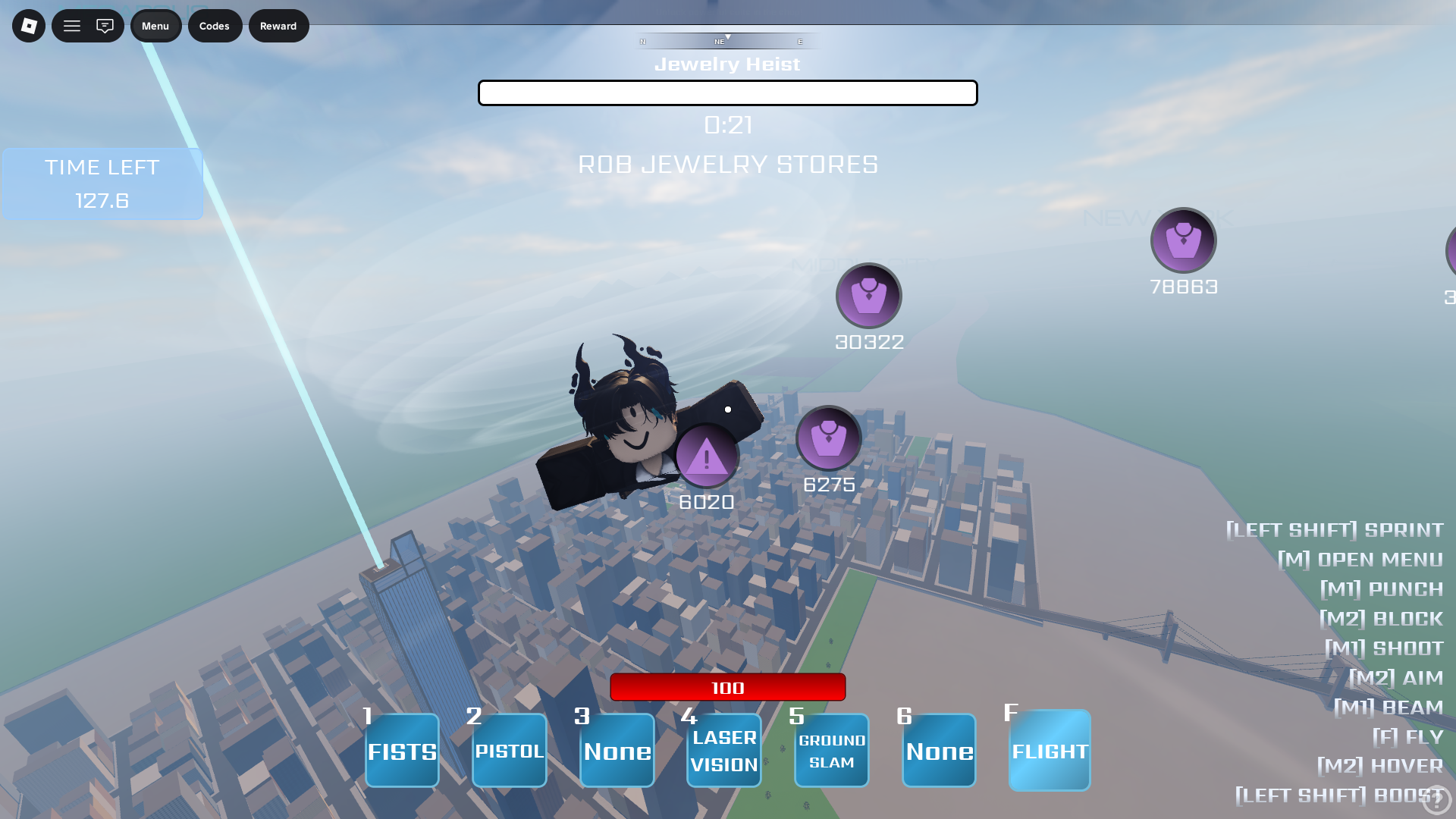Equip the FISTS in slot 1
The image size is (1456, 819).
[x=401, y=750]
